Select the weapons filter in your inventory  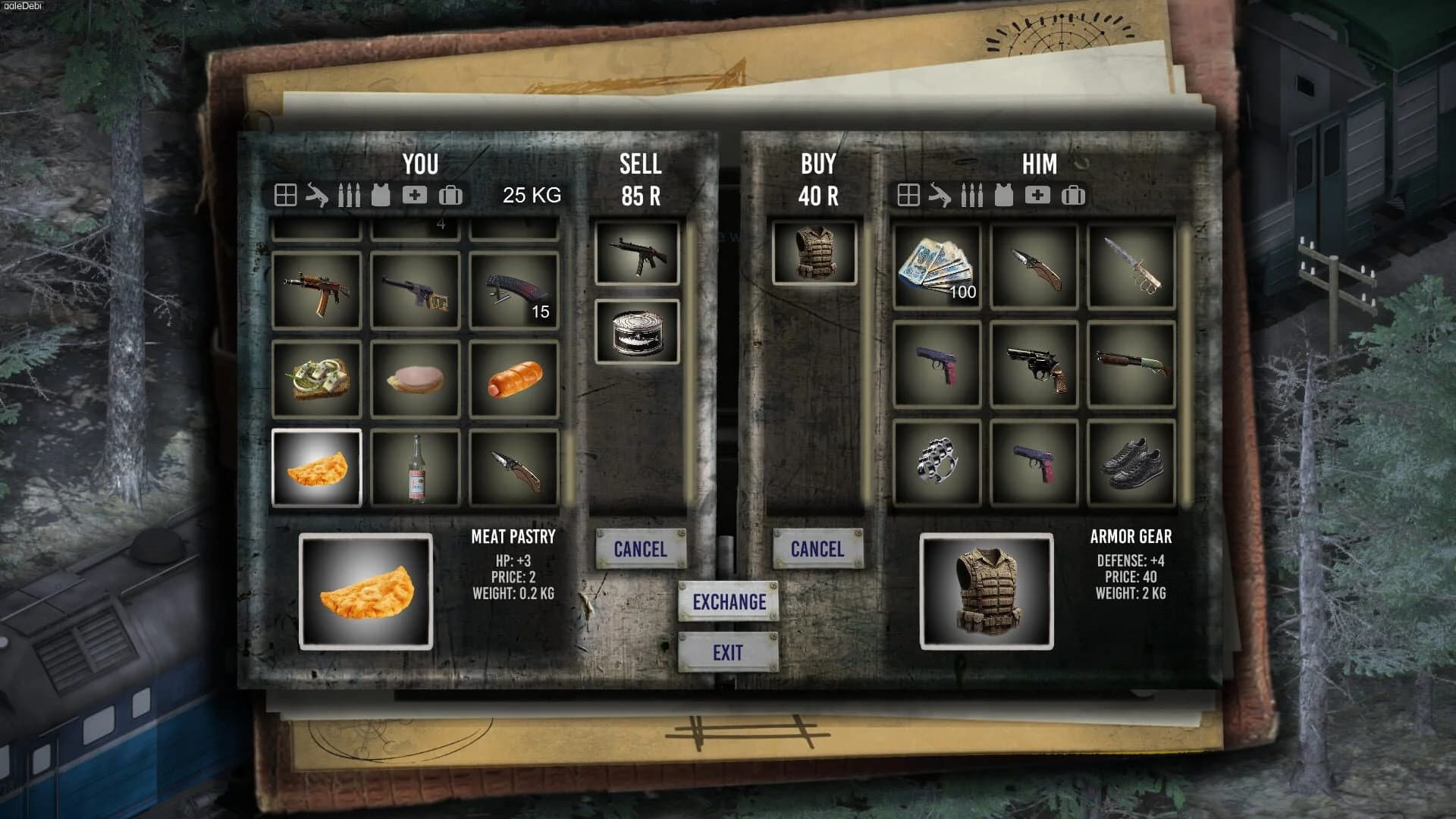click(x=317, y=196)
